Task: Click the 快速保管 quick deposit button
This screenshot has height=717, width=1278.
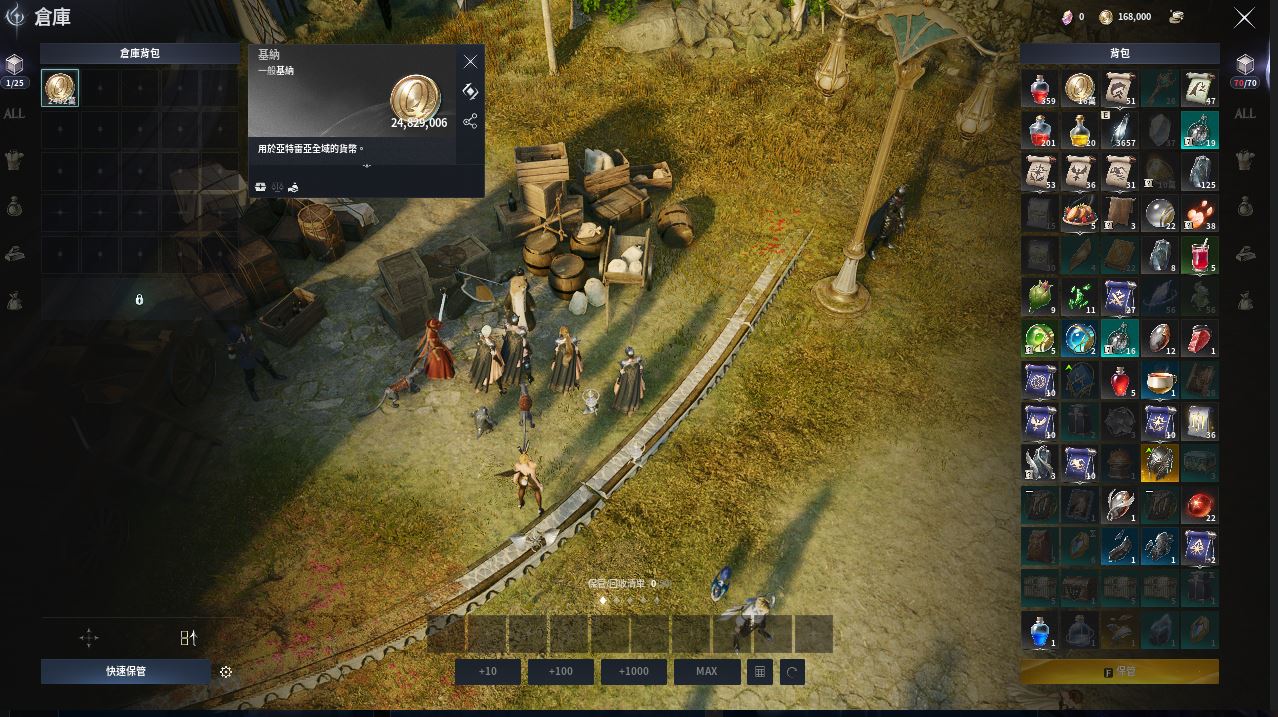Action: [126, 671]
